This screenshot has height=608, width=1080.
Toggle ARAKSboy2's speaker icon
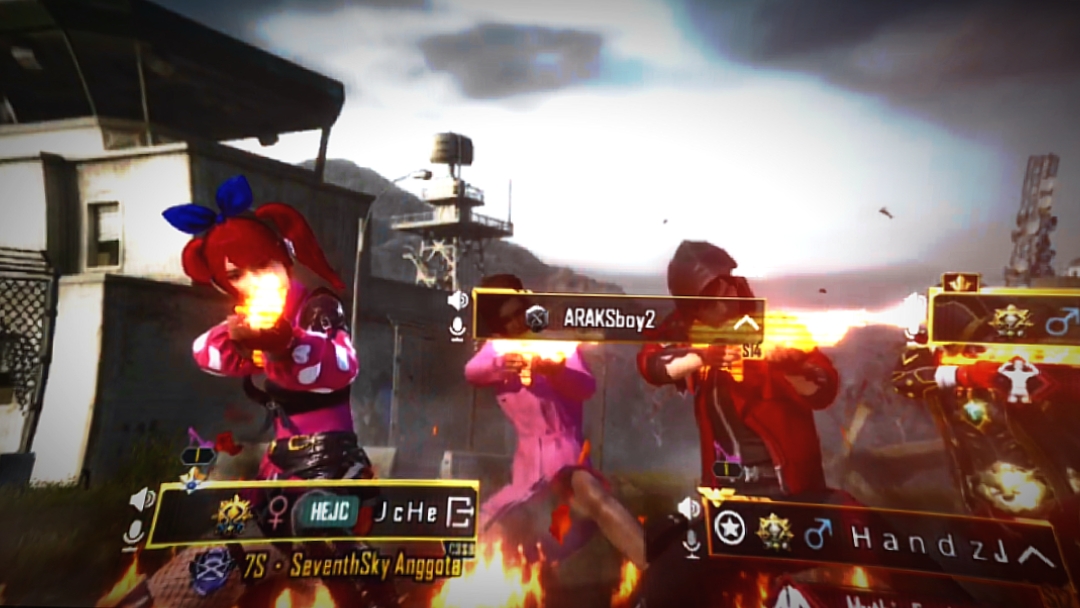point(458,300)
